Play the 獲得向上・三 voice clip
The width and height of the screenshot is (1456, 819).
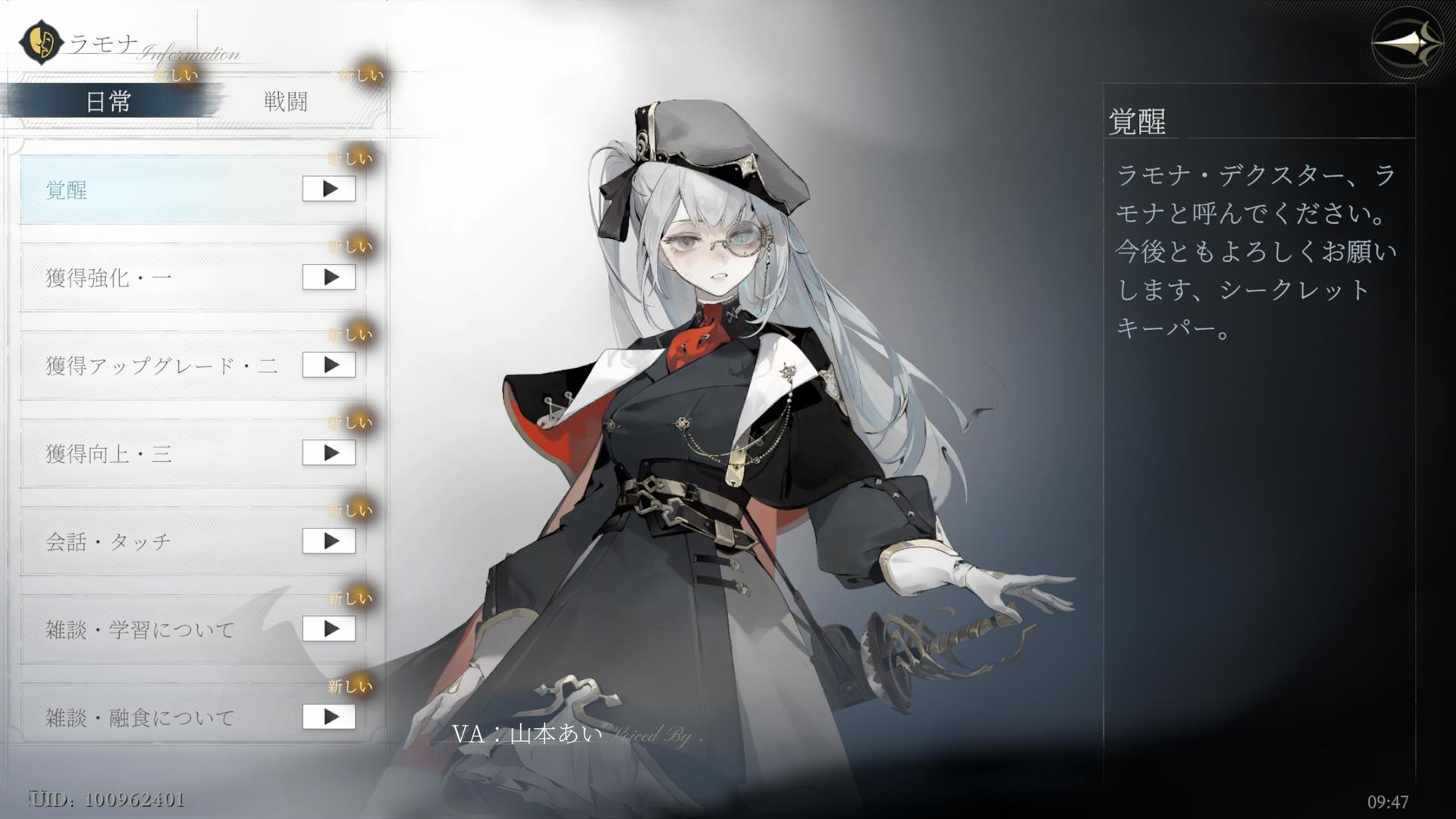tap(329, 453)
